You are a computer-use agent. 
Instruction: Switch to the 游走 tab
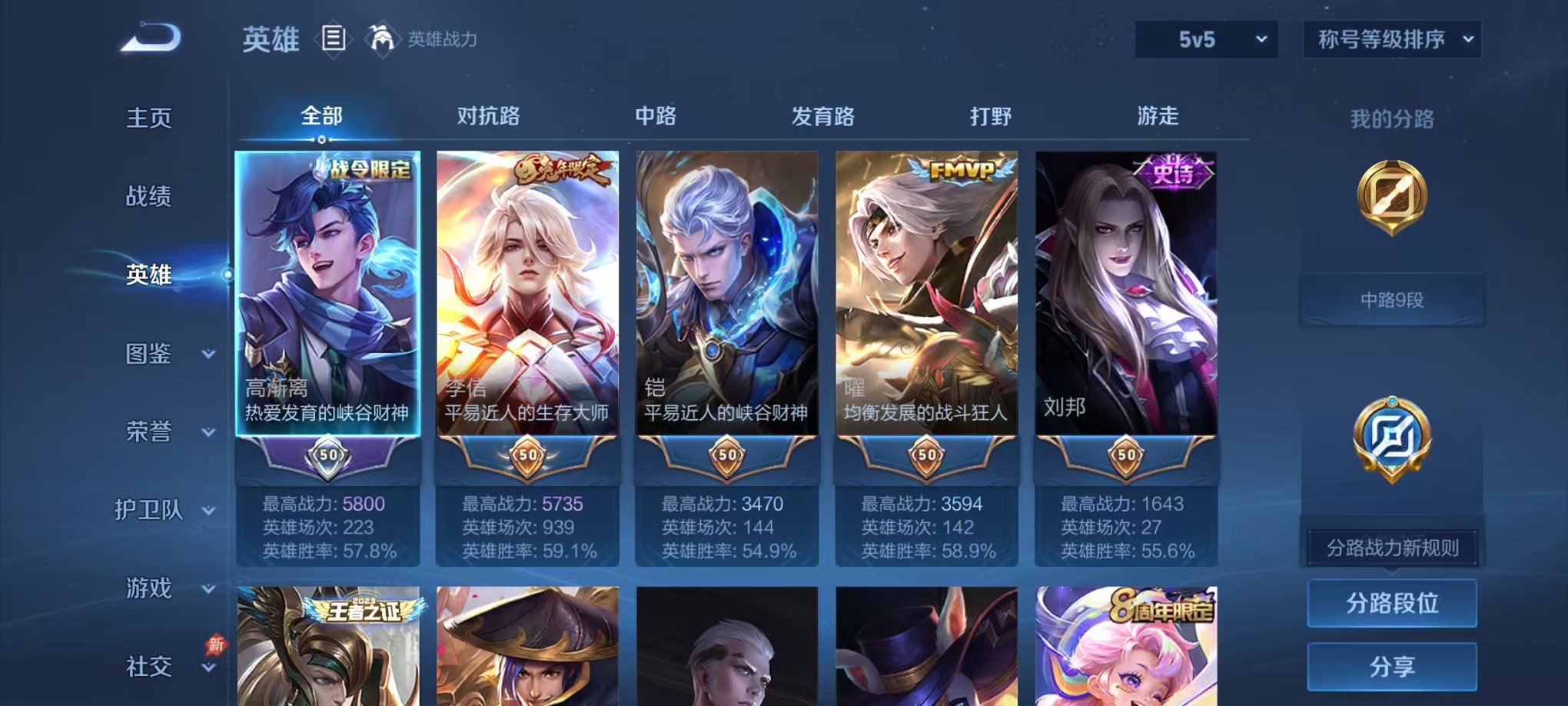pyautogui.click(x=1159, y=115)
